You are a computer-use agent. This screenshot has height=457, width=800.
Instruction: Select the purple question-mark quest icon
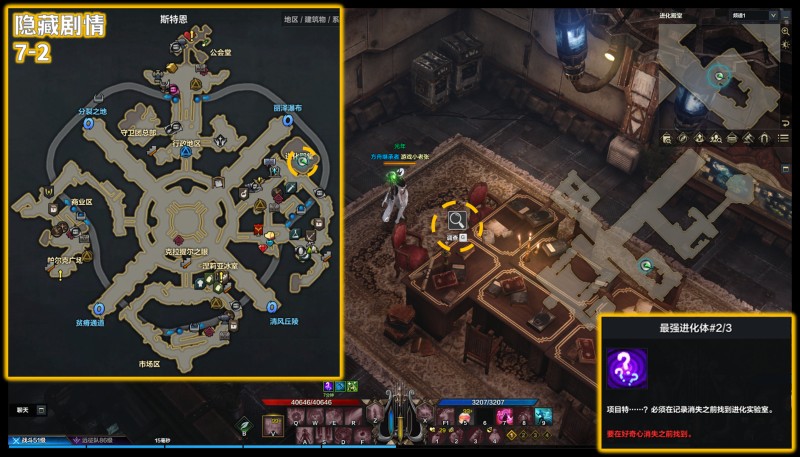click(x=627, y=369)
